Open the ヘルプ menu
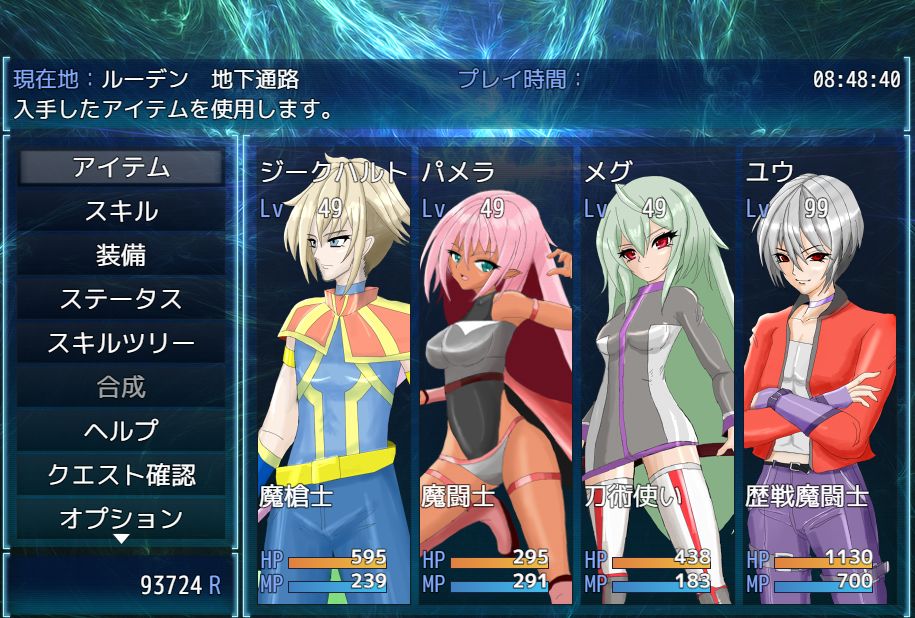 click(x=121, y=431)
